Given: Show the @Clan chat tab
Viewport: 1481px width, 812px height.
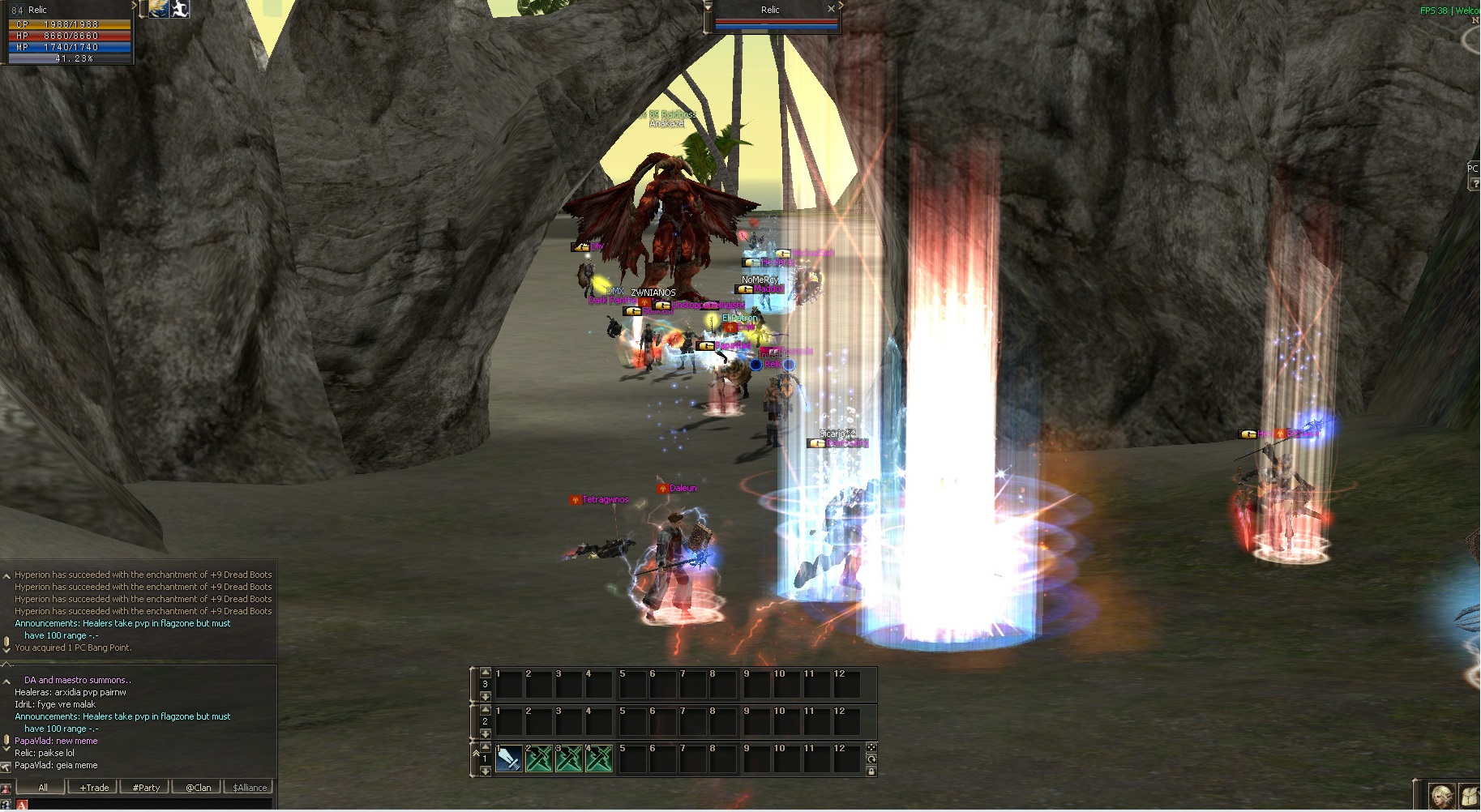Looking at the screenshot, I should pyautogui.click(x=198, y=787).
